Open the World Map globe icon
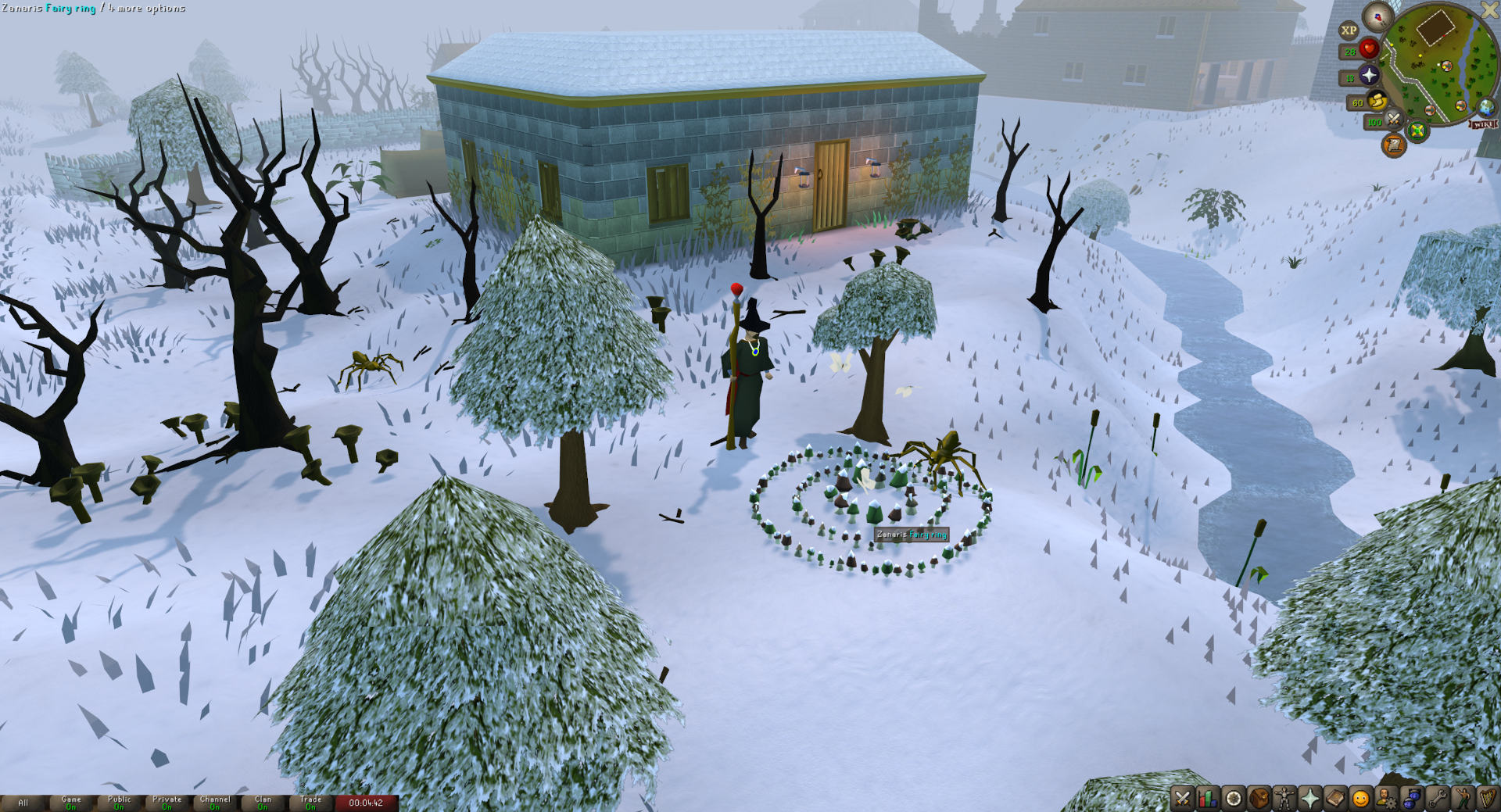 (1485, 109)
